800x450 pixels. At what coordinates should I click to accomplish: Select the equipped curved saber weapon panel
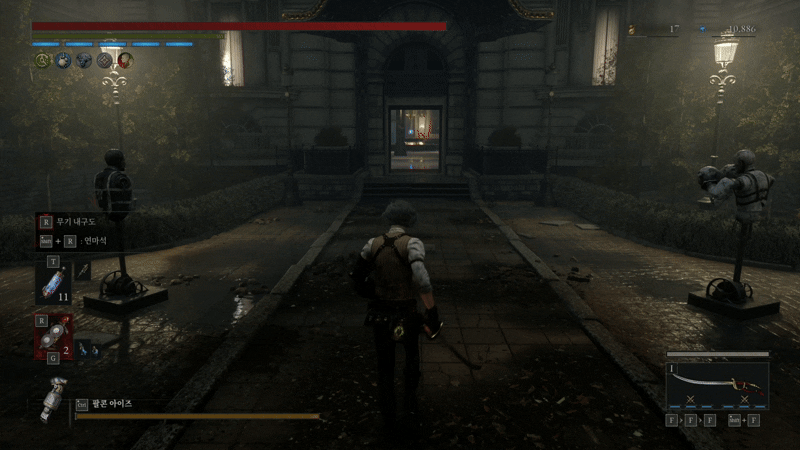pyautogui.click(x=716, y=386)
